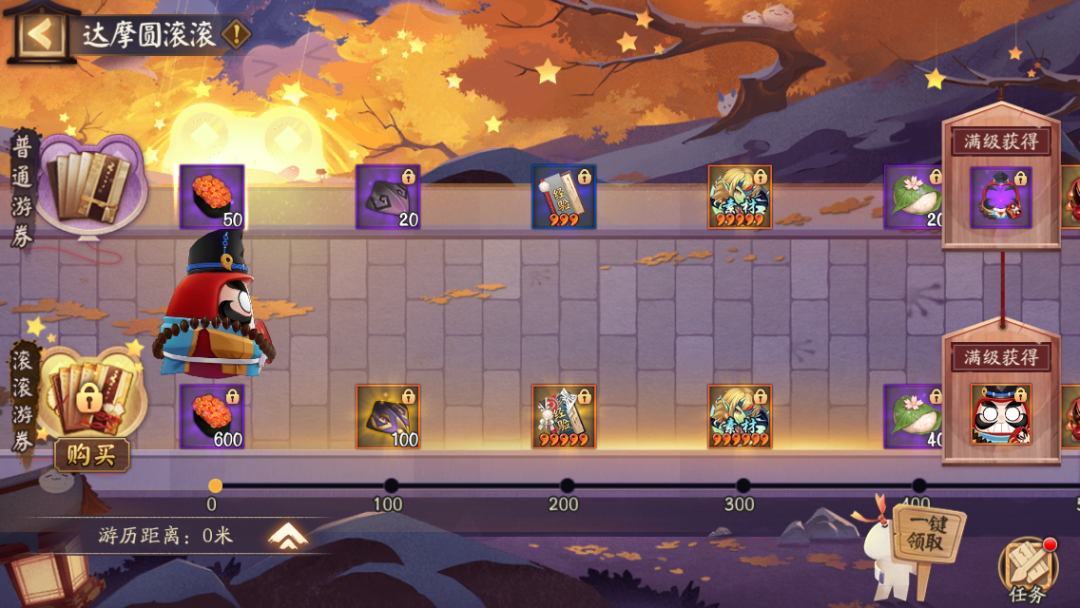Expand the 游历距离 panel arrow
This screenshot has height=608, width=1080.
pyautogui.click(x=288, y=537)
